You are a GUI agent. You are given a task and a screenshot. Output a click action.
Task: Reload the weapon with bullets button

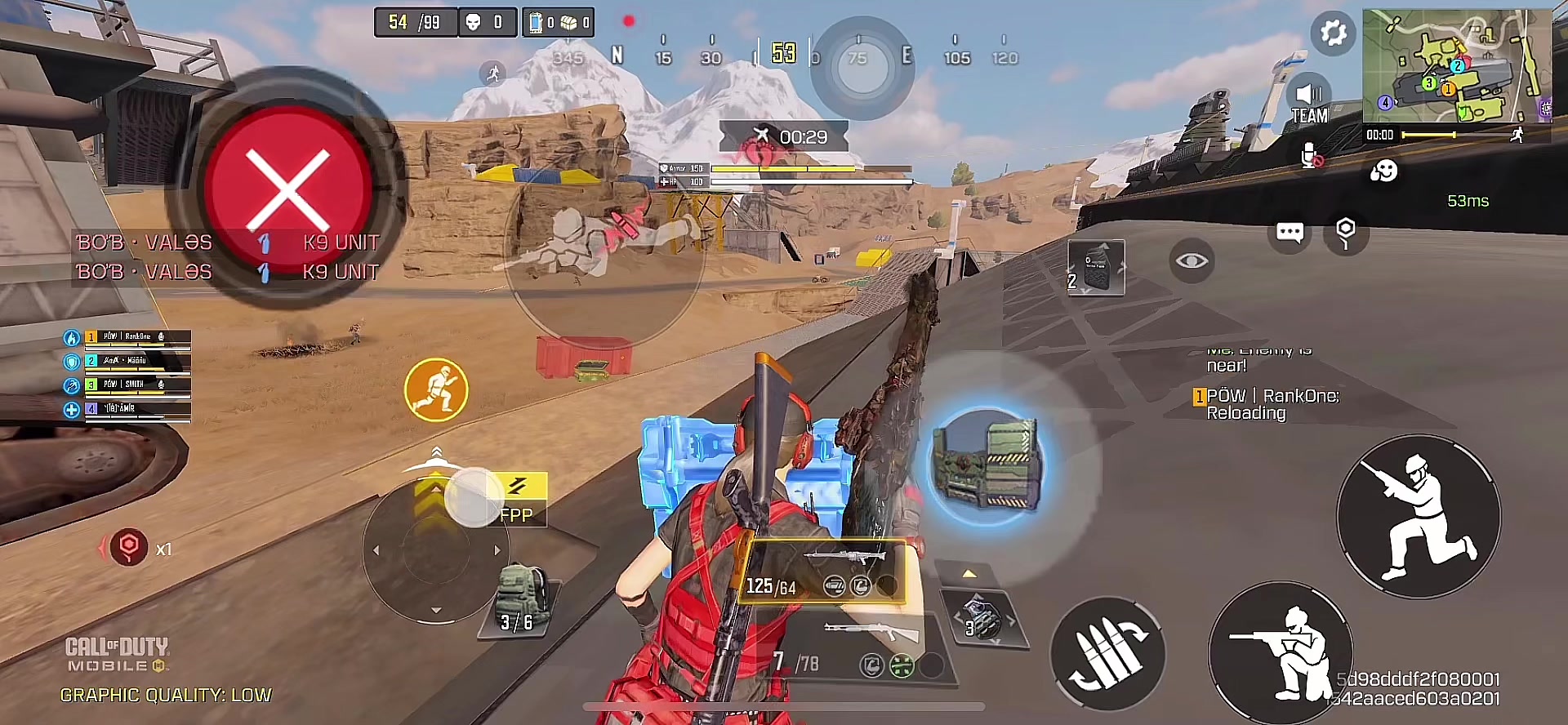click(x=1107, y=654)
